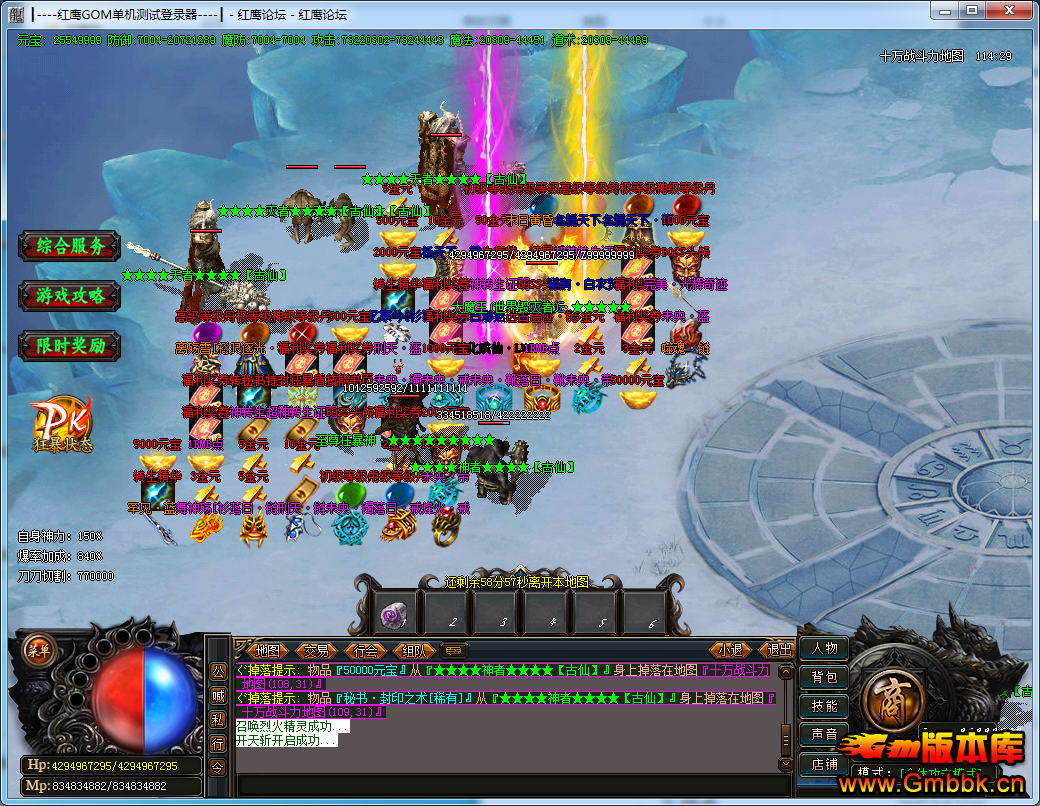
Task: Open the 游戏攻略 game guide
Action: (70, 296)
